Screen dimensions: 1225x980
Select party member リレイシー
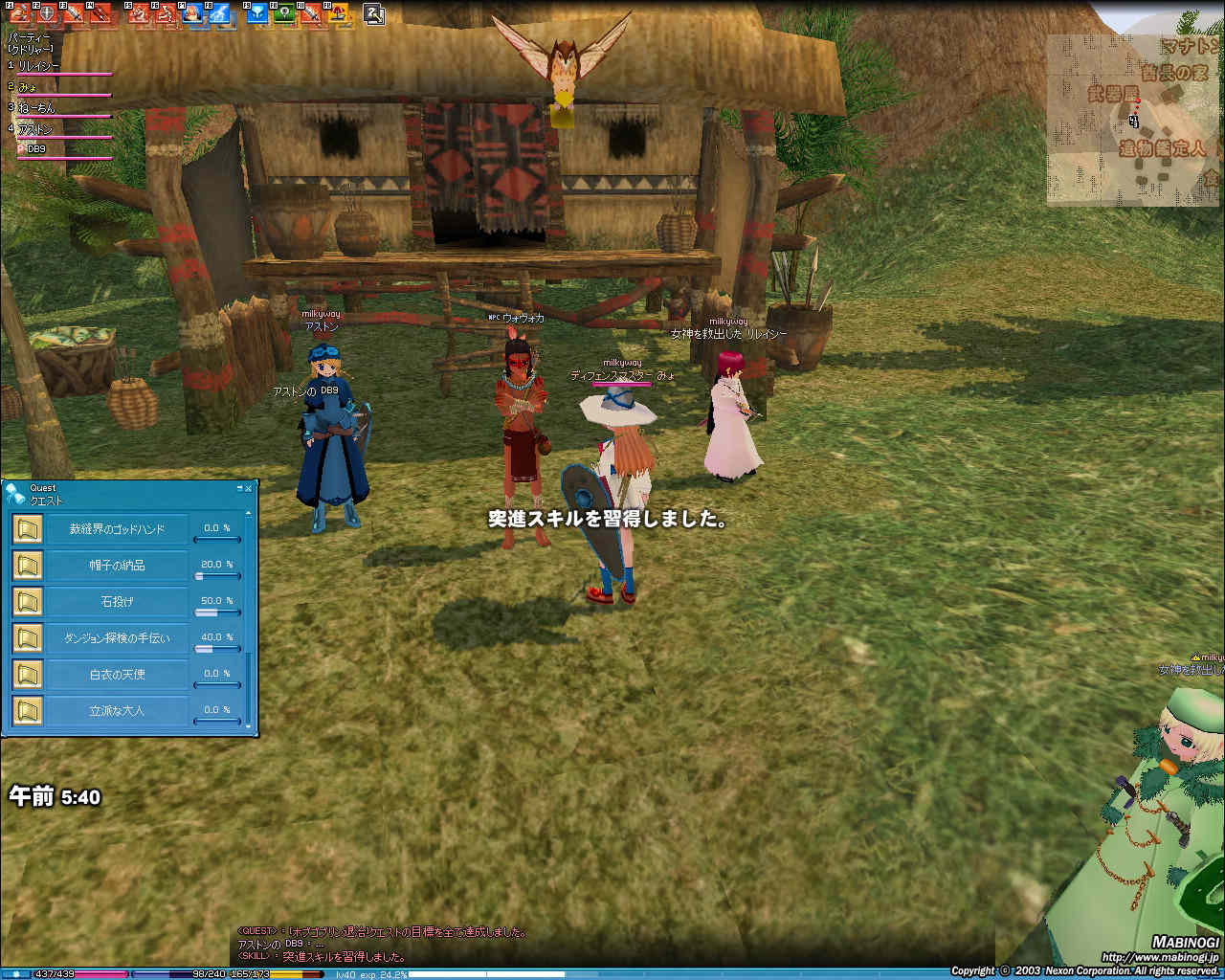point(38,66)
